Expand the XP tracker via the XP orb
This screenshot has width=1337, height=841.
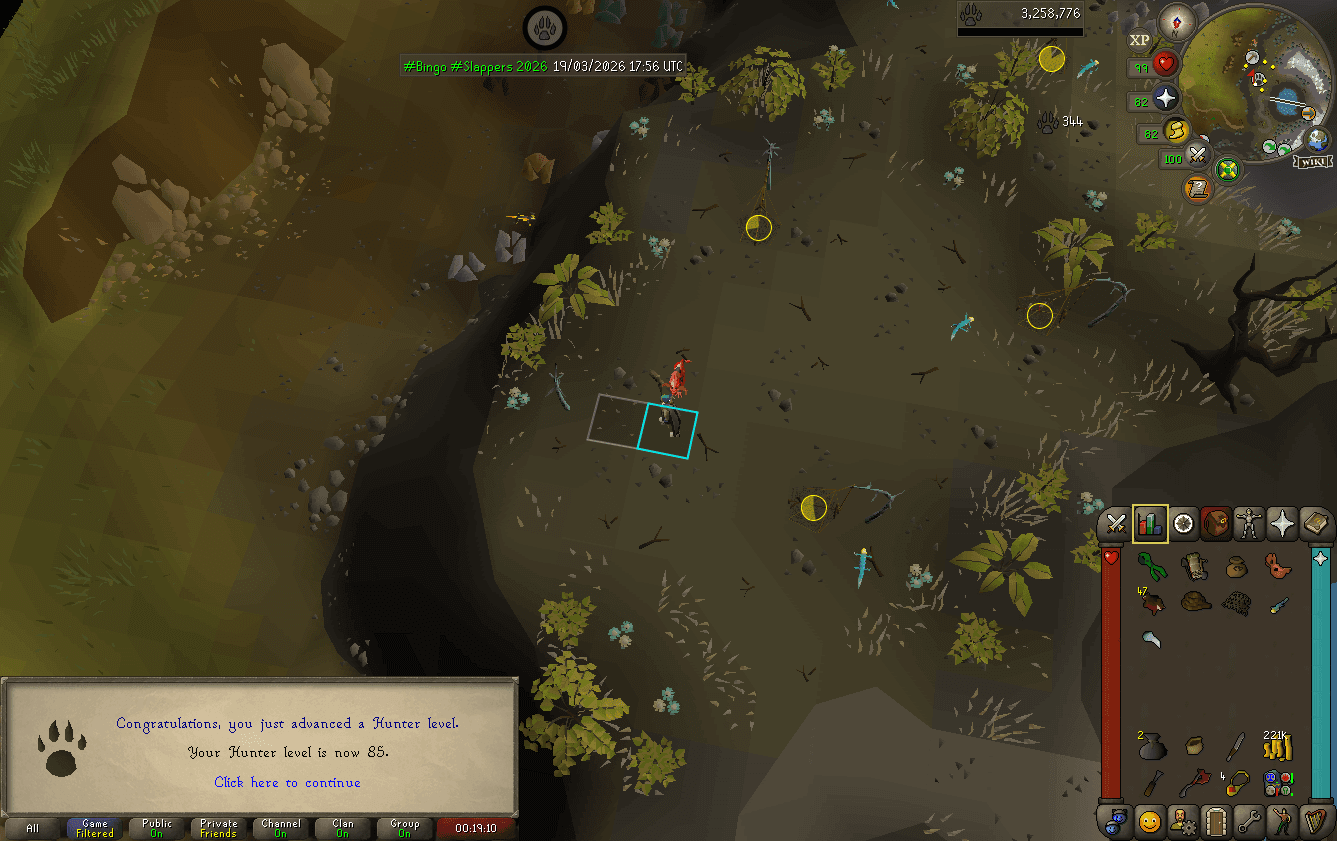pos(1139,40)
